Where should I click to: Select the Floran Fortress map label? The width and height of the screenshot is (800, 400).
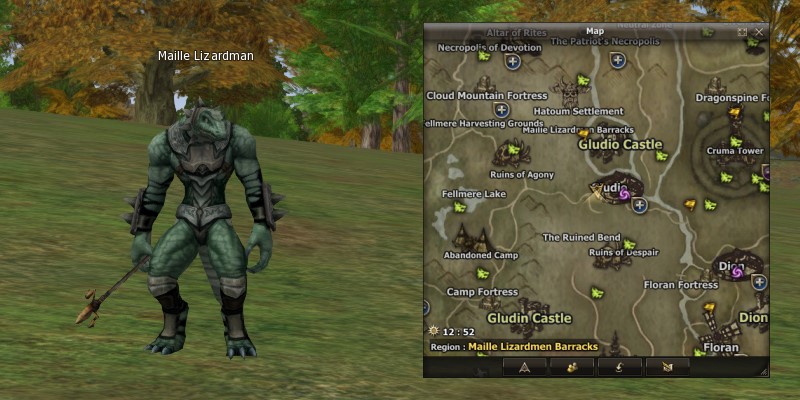pyautogui.click(x=681, y=285)
